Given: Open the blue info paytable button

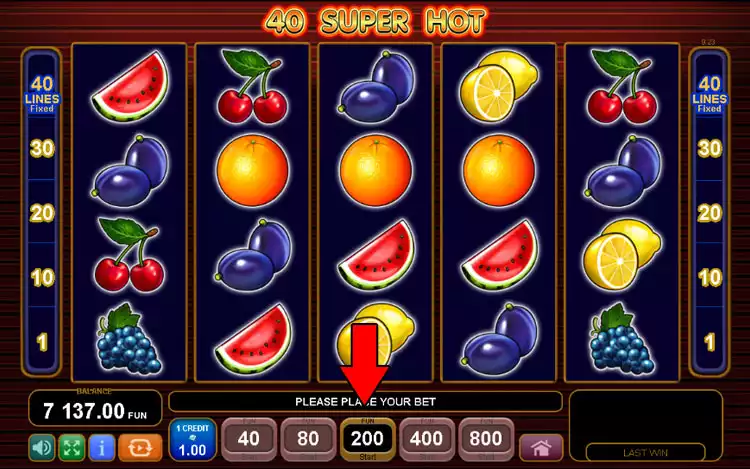Looking at the screenshot, I should pos(100,446).
